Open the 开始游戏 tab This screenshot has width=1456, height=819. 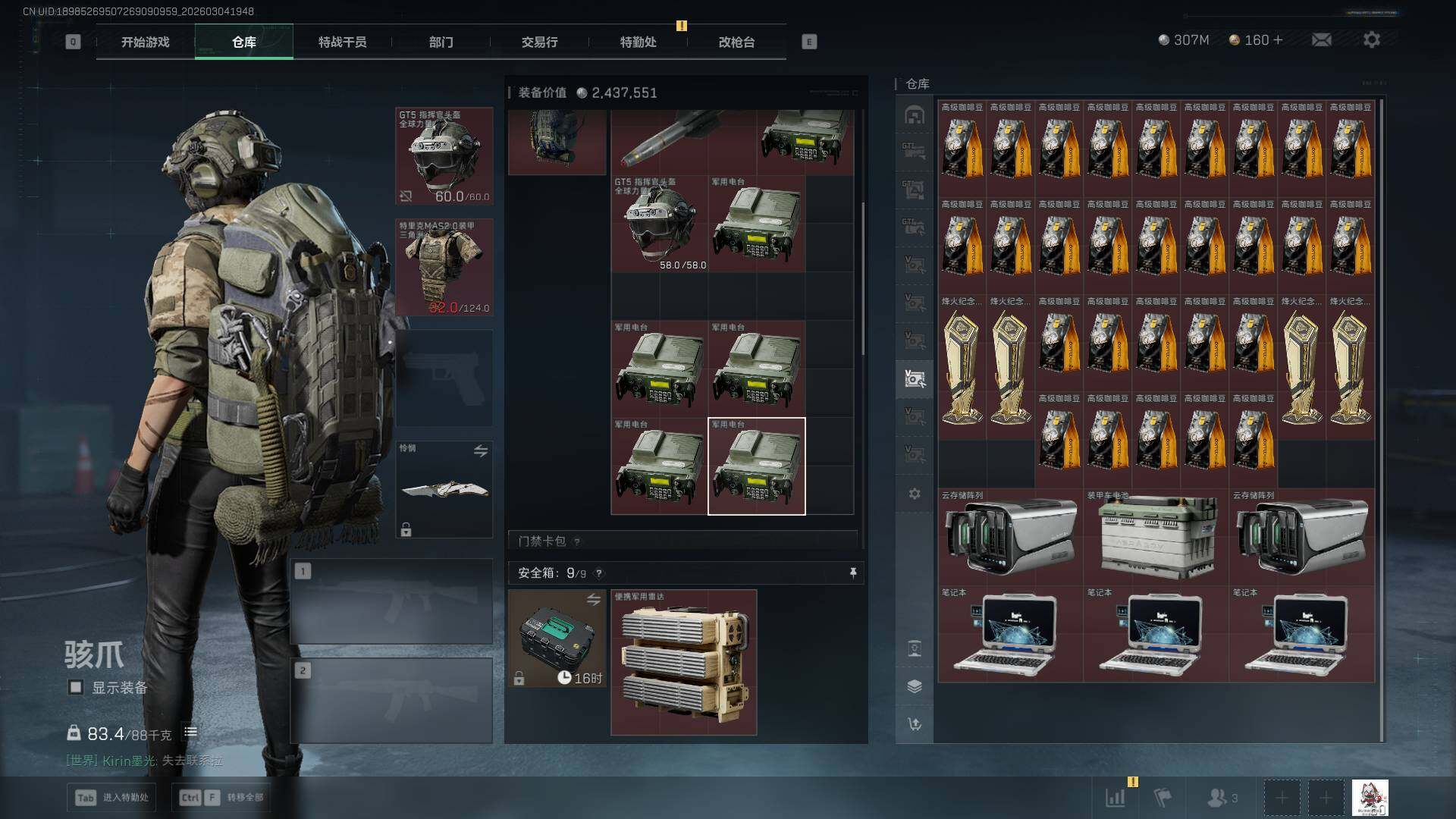click(145, 42)
